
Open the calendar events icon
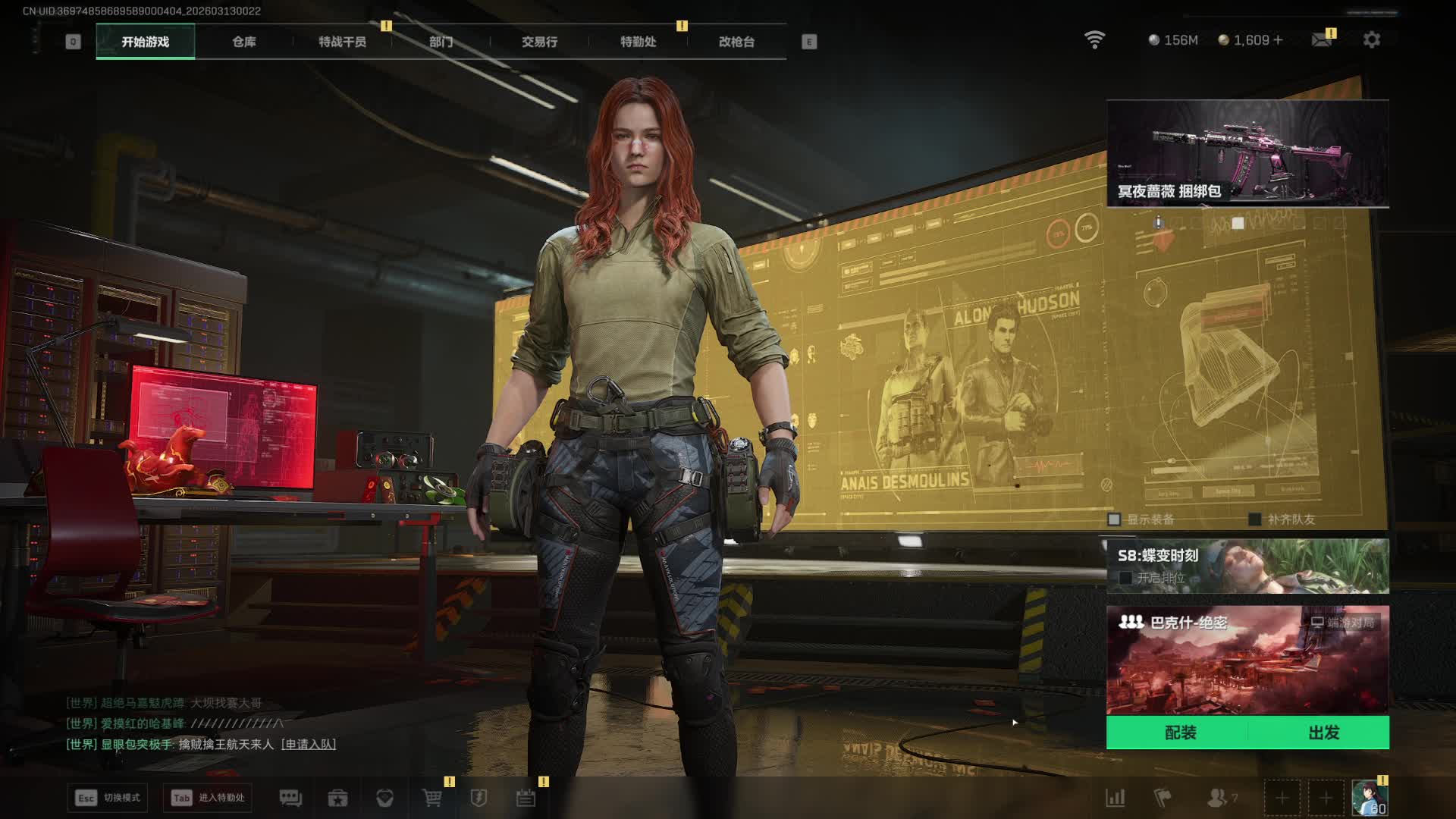pyautogui.click(x=526, y=798)
